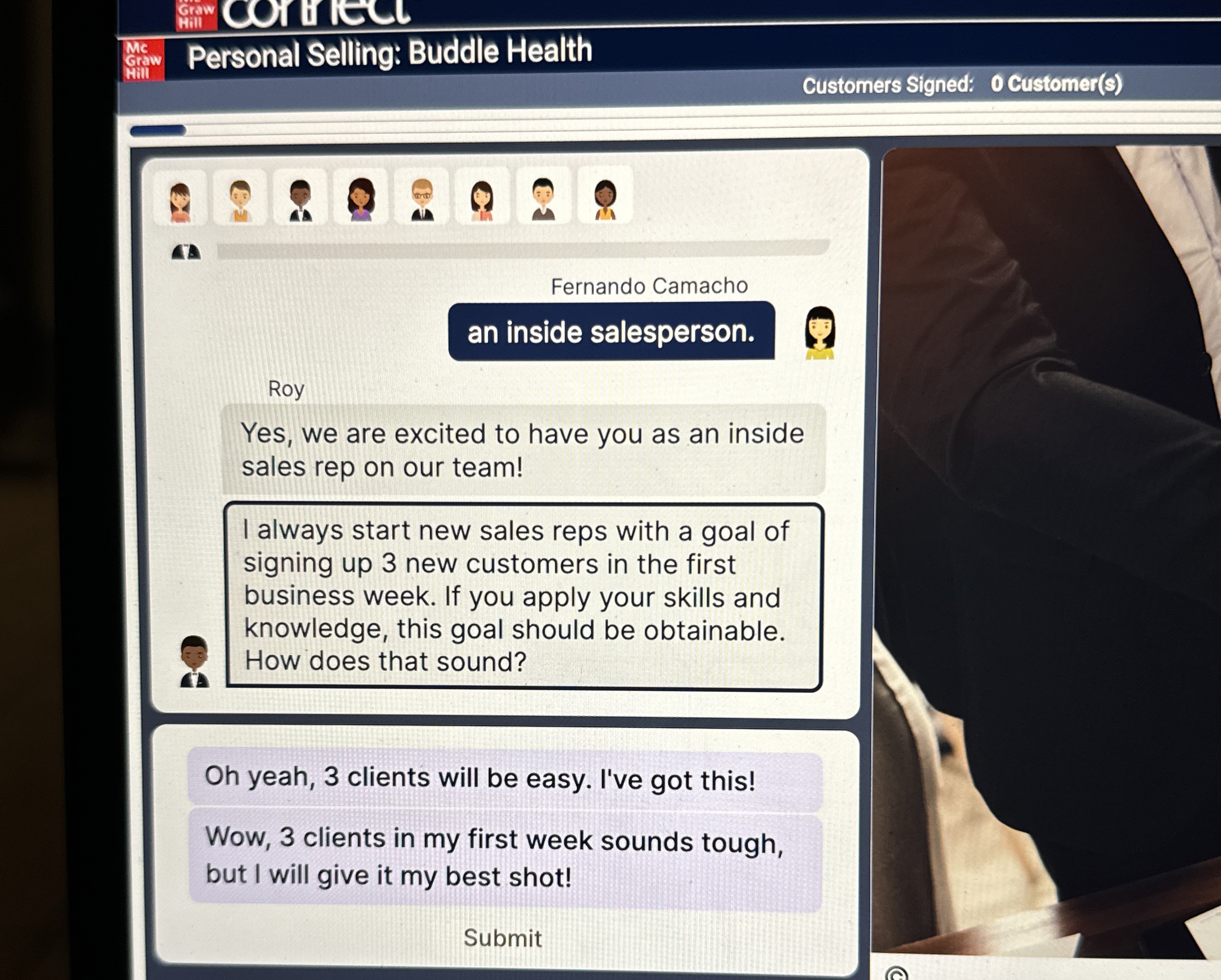Select the man in orange vest avatar
The image size is (1221, 980).
tap(241, 201)
